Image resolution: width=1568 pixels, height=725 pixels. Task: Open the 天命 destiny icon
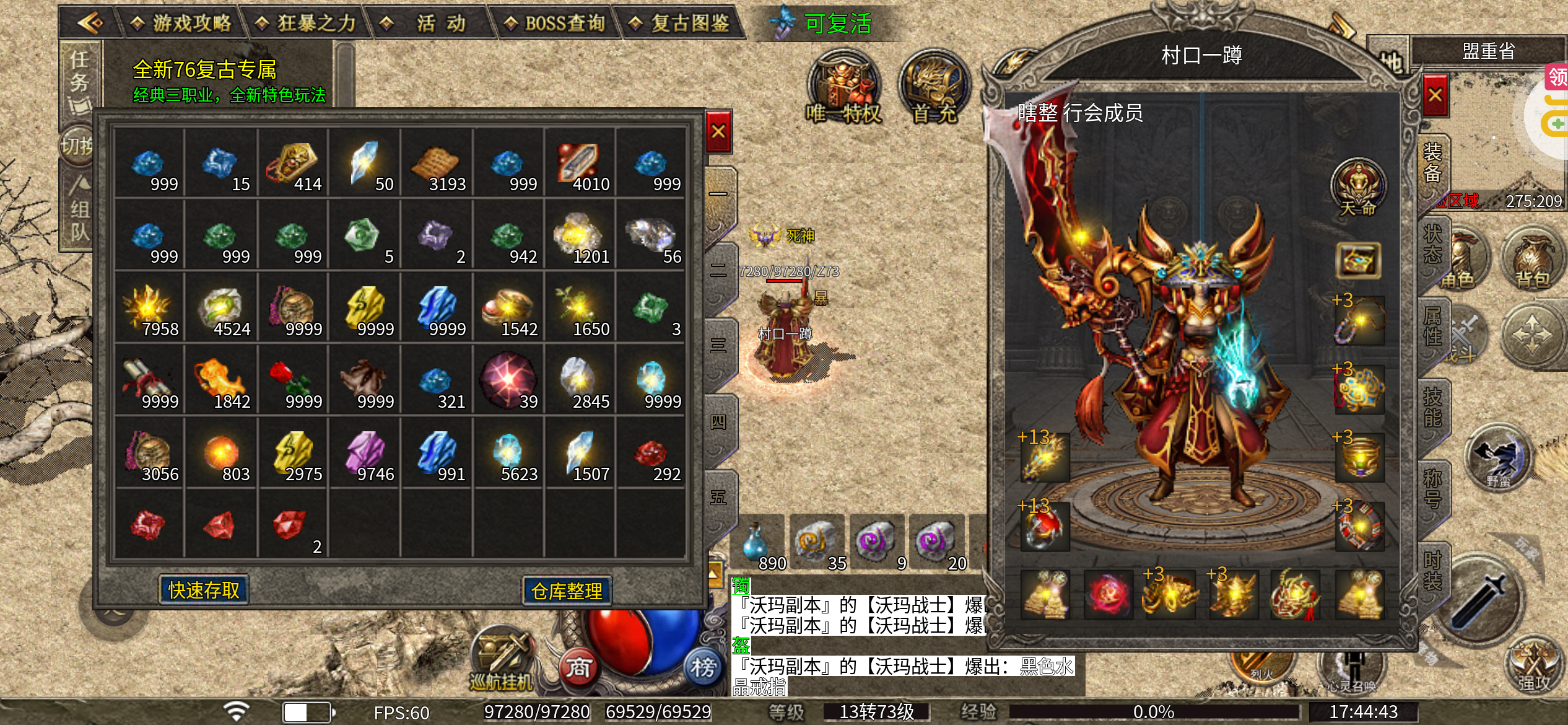1359,187
